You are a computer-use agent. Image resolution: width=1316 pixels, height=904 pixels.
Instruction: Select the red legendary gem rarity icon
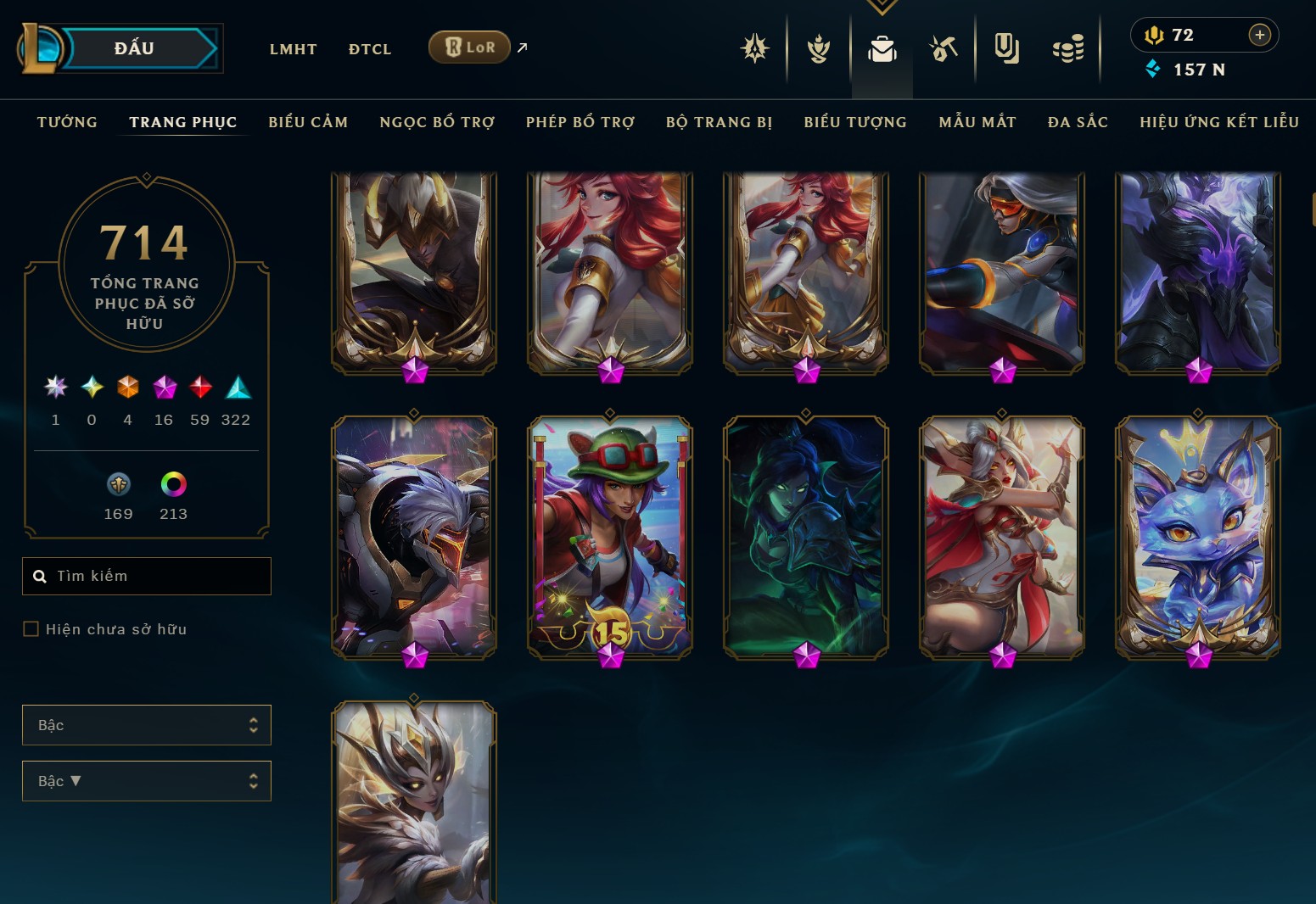tap(200, 388)
